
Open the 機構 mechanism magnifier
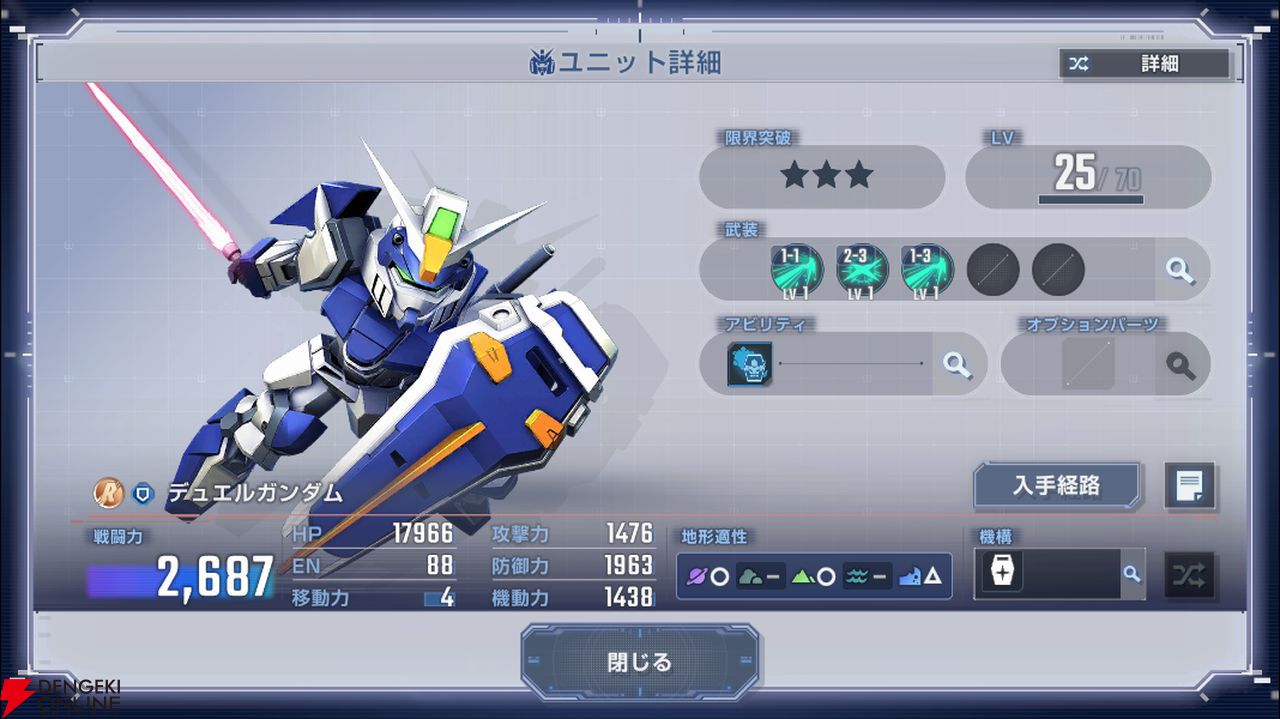1131,574
